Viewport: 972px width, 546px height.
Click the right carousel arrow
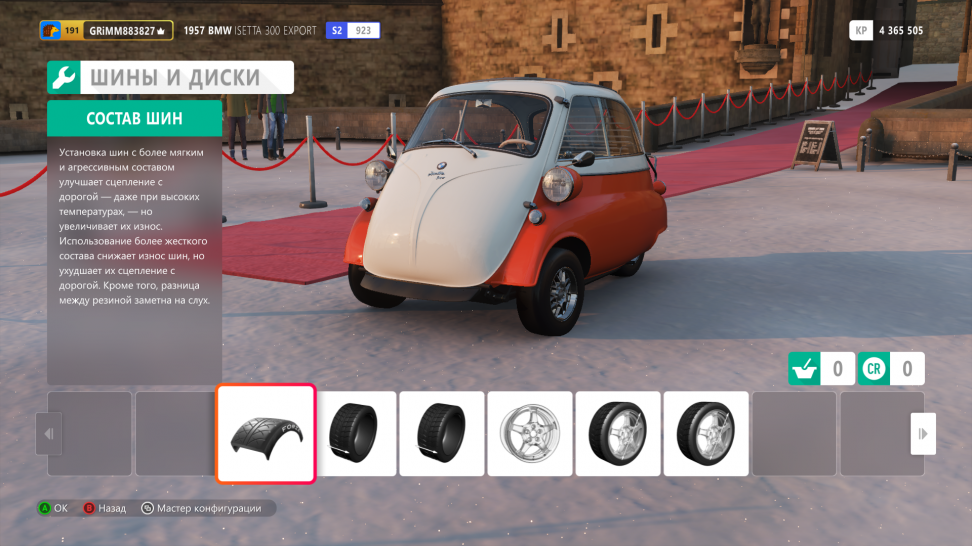pos(922,433)
